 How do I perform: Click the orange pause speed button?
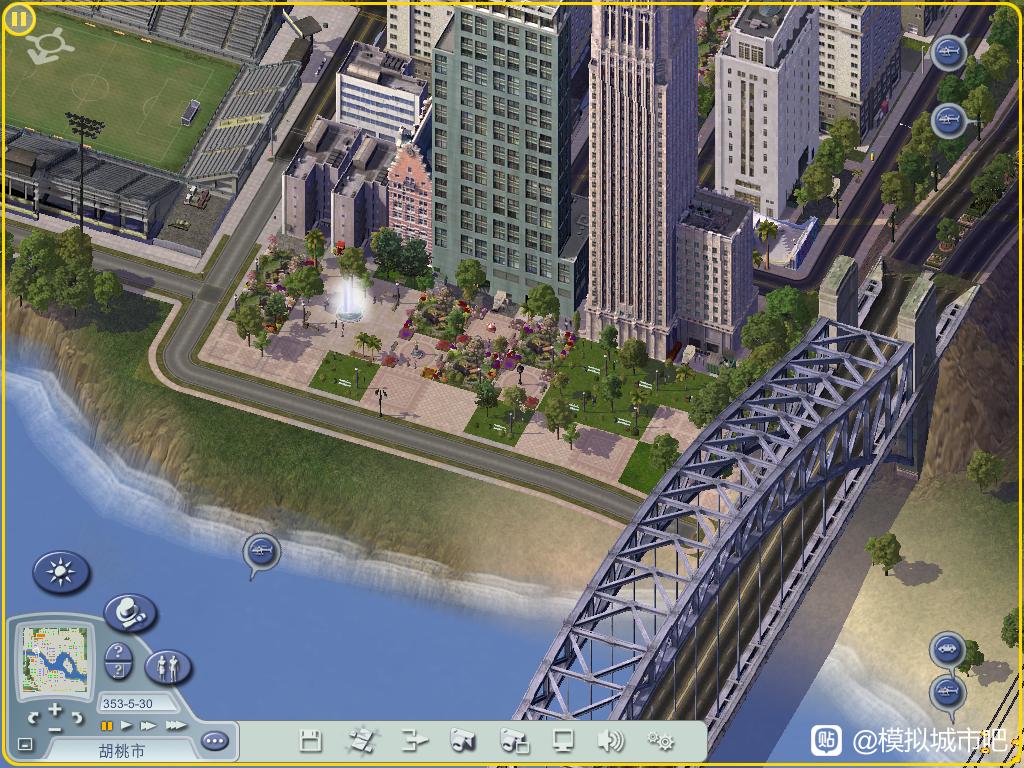(106, 725)
